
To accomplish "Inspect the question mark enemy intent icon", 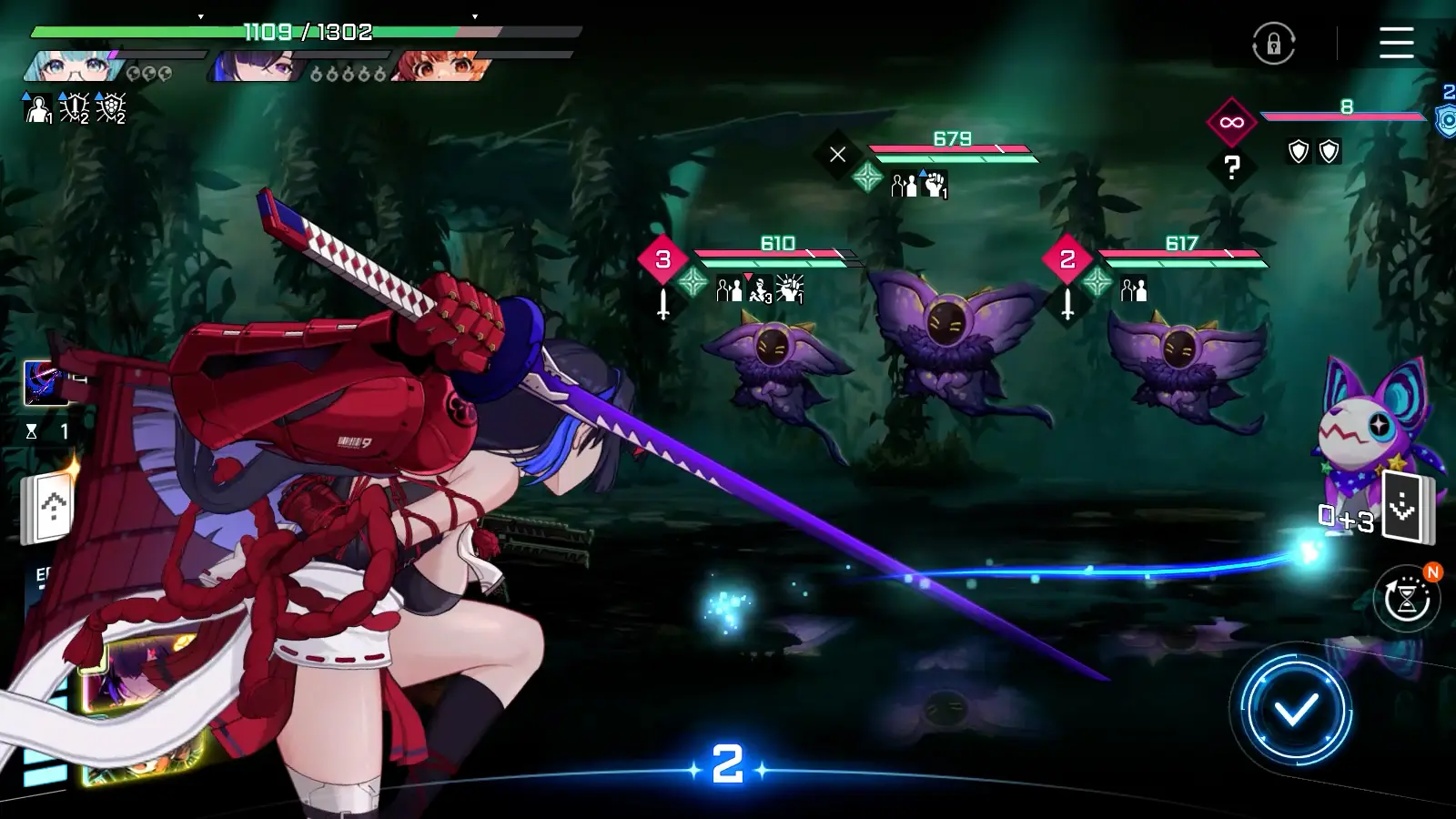I will click(x=1231, y=167).
